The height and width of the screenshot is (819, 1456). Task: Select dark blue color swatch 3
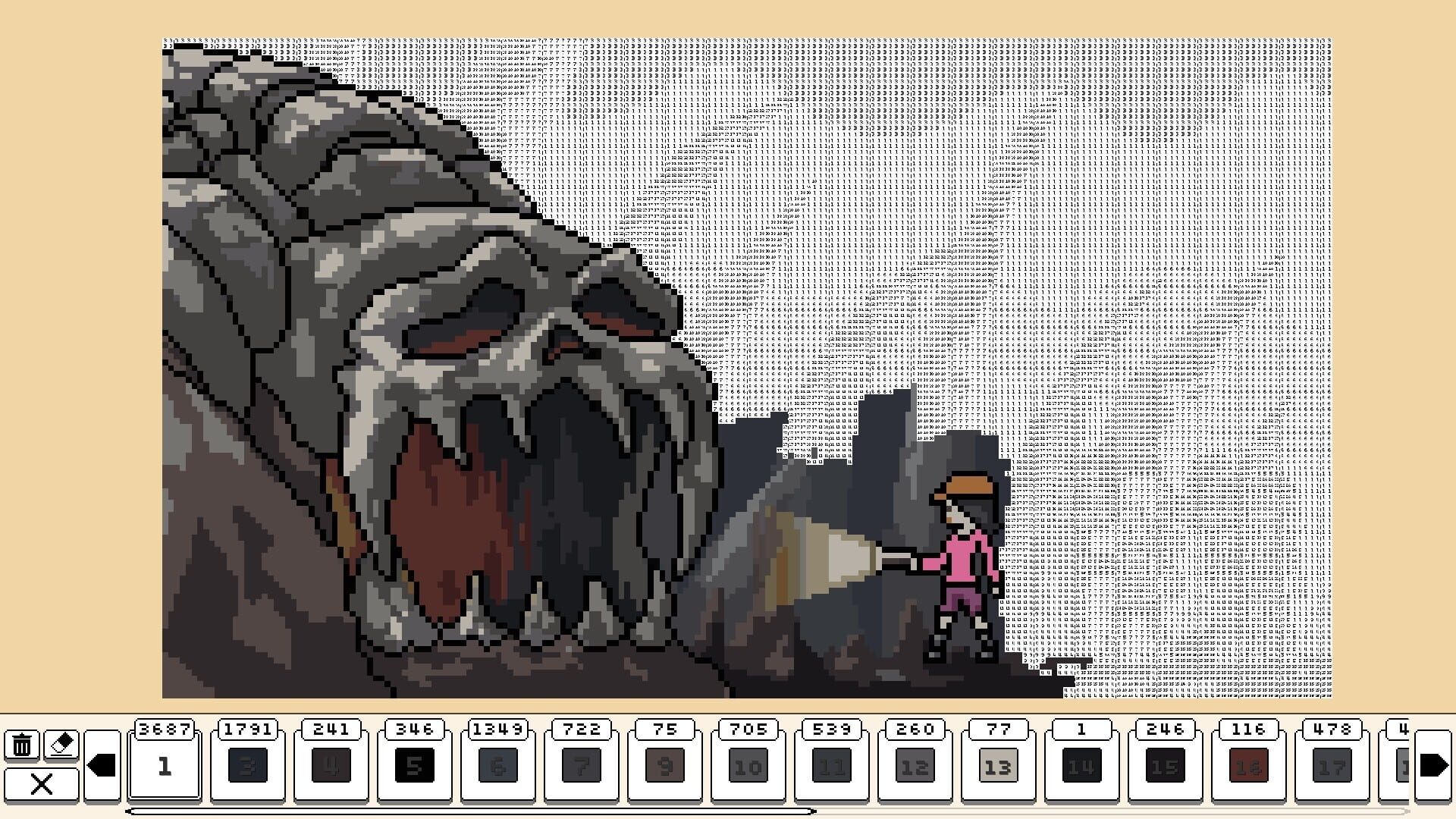point(249,765)
